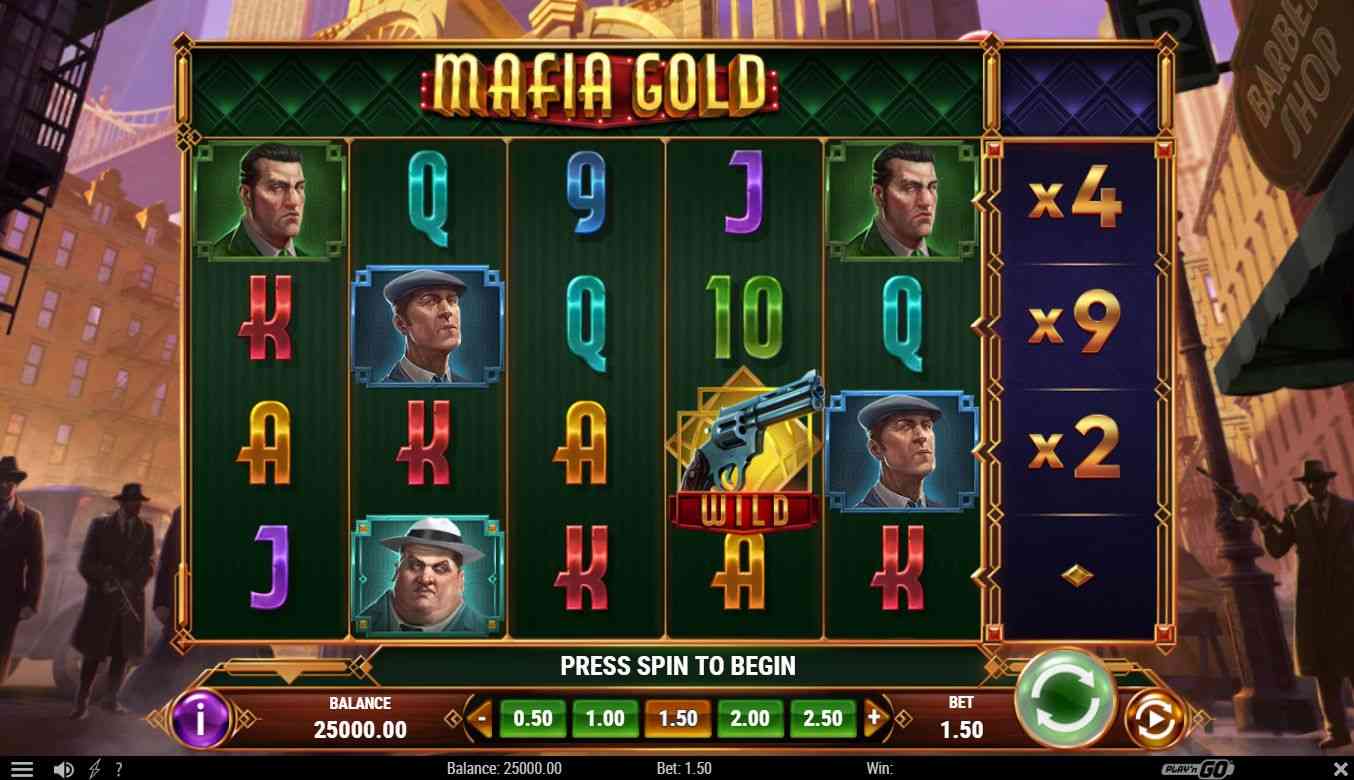1354x780 pixels.
Task: Set the bet to 2.00
Action: coord(750,718)
